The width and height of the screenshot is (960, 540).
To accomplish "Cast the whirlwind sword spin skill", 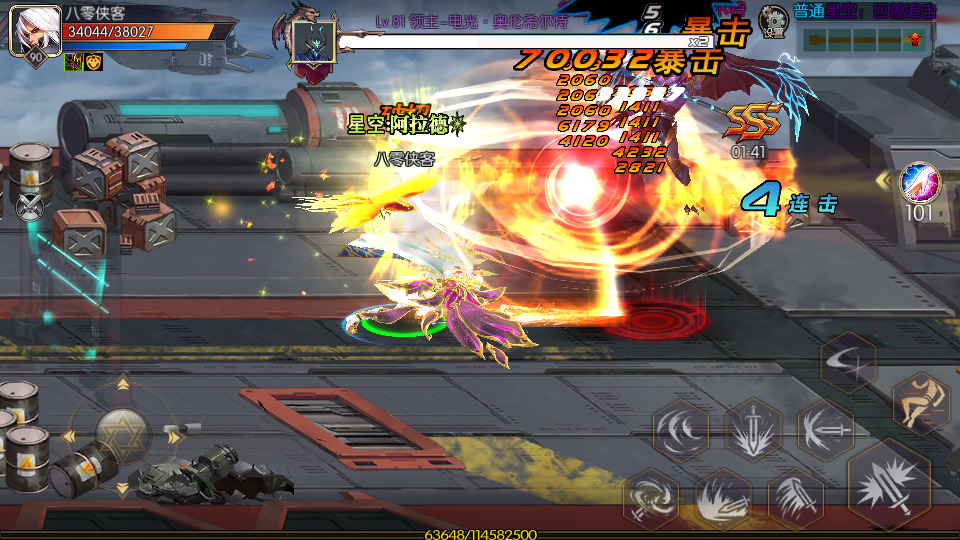I will (x=650, y=498).
